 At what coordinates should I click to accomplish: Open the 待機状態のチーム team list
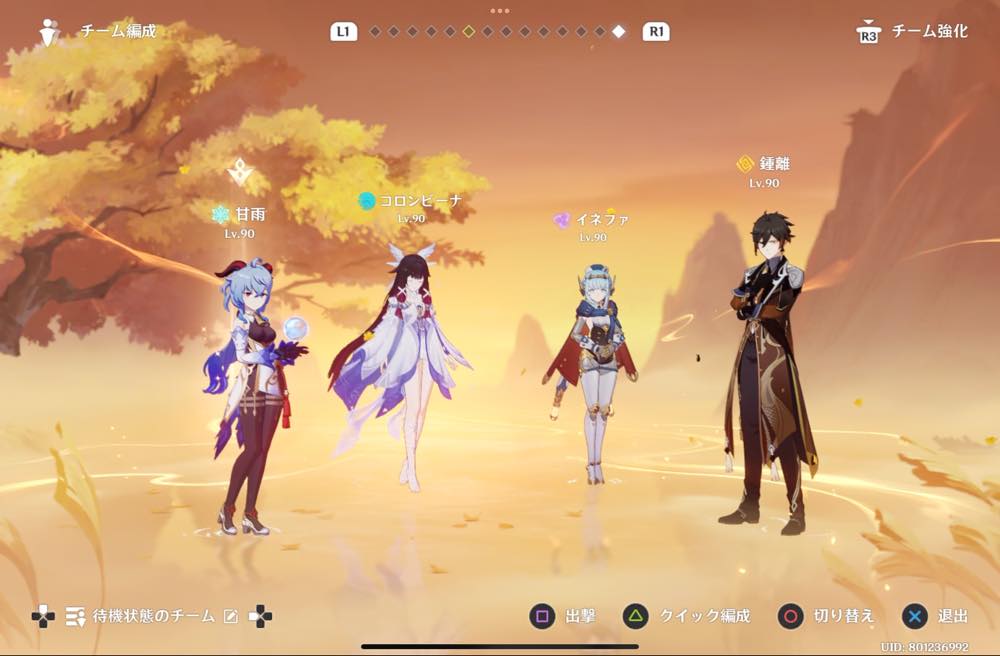[152, 616]
